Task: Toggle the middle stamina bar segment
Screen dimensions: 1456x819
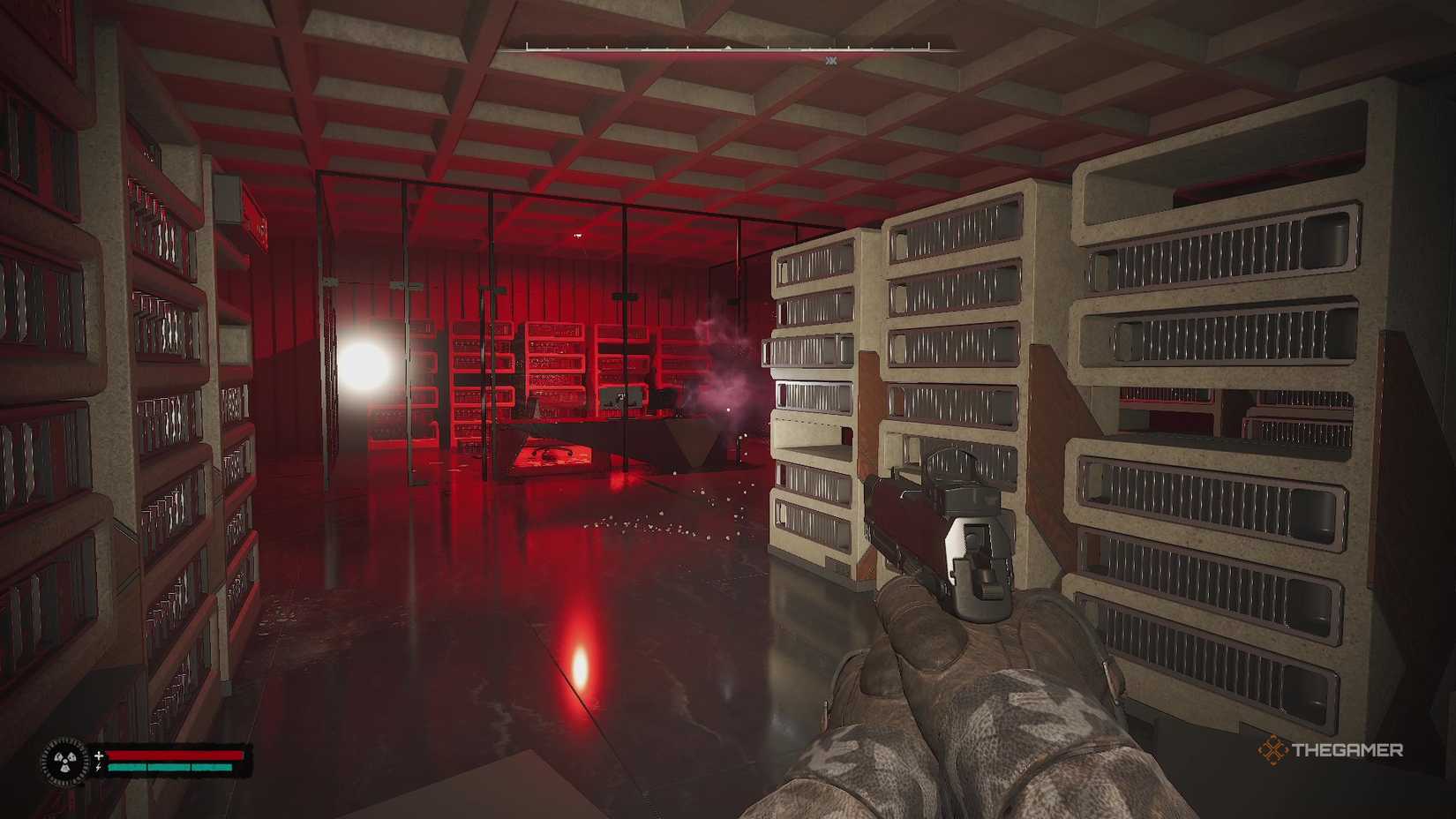Action: click(x=168, y=767)
